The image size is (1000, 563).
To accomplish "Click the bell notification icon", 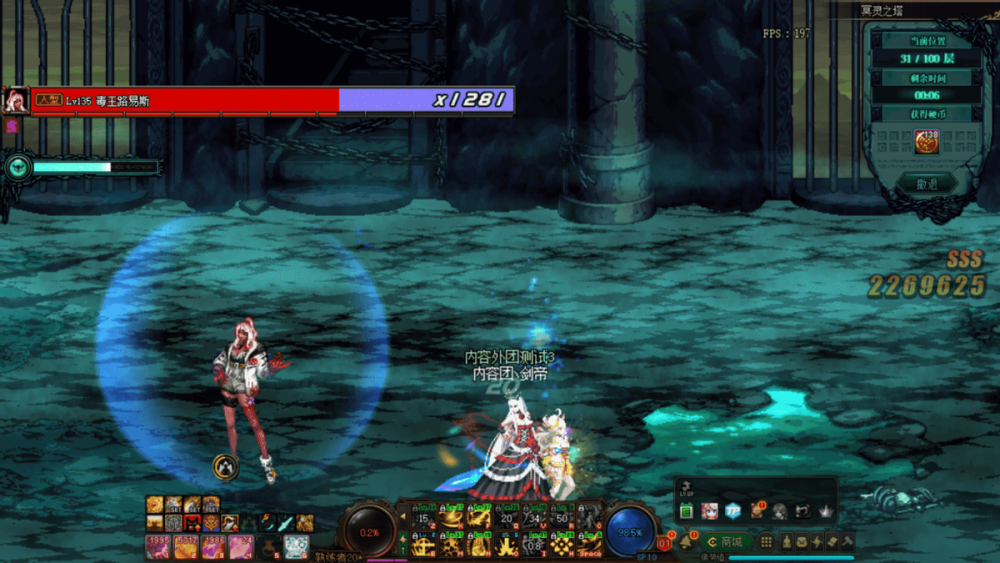I will click(687, 542).
